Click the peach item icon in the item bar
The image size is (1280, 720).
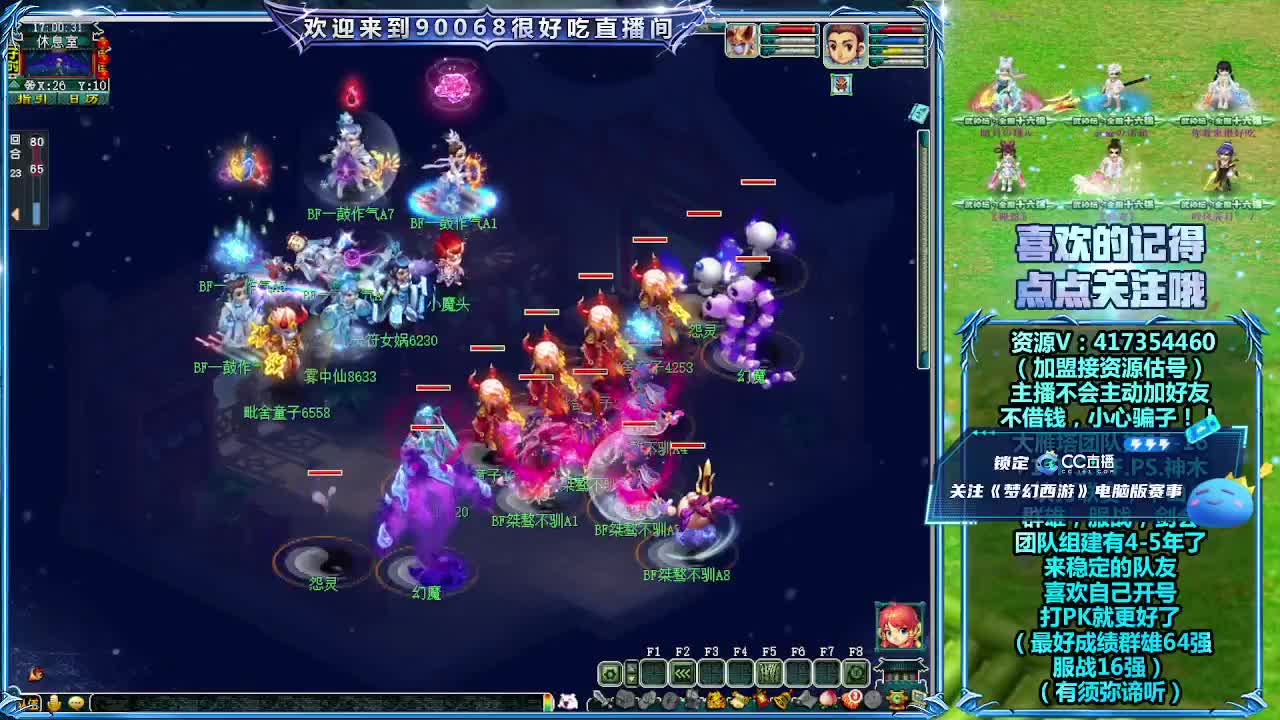[x=826, y=697]
